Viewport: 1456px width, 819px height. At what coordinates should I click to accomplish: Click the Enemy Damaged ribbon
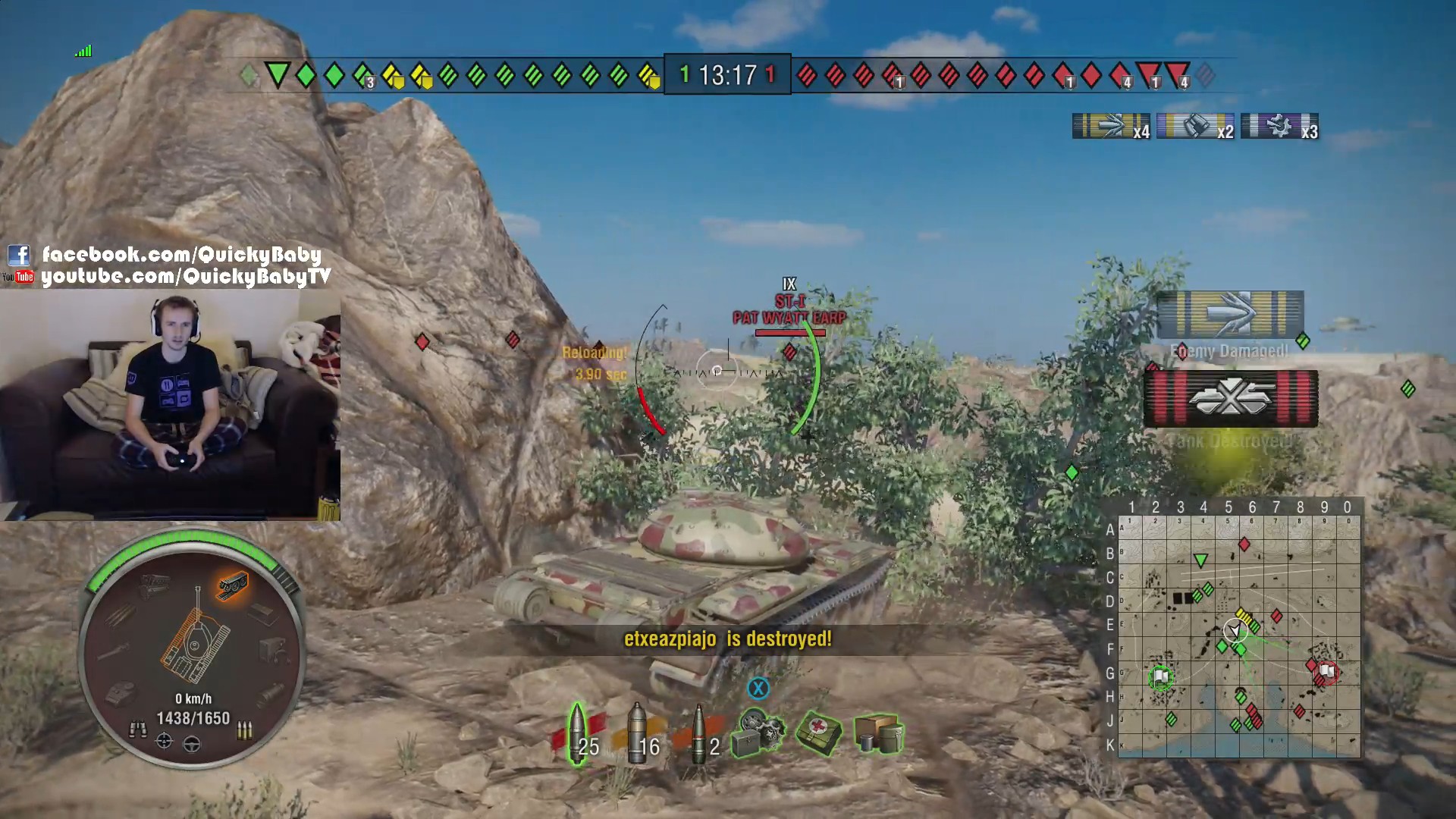tap(1230, 315)
